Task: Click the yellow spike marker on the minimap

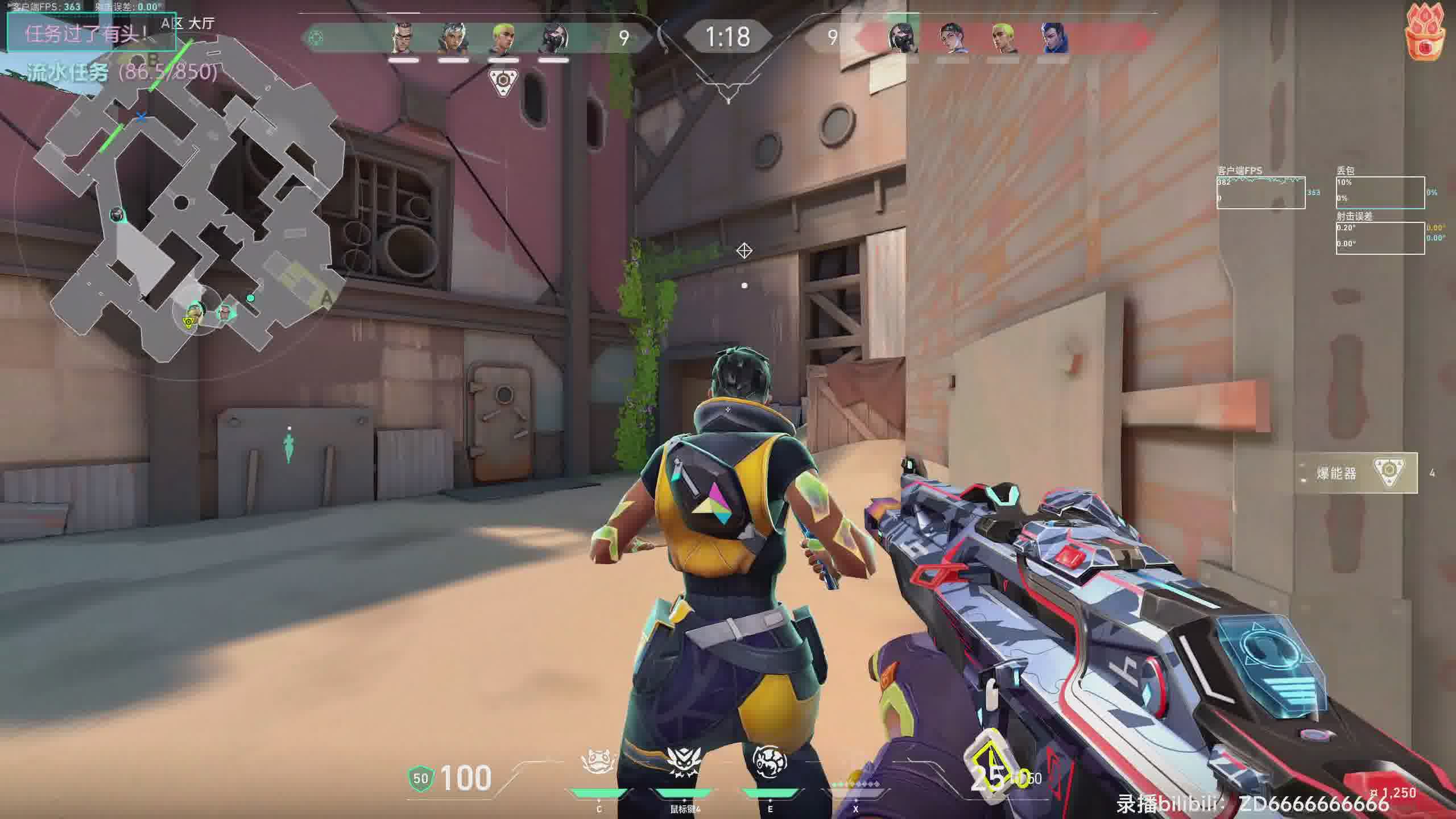Action: click(x=188, y=322)
